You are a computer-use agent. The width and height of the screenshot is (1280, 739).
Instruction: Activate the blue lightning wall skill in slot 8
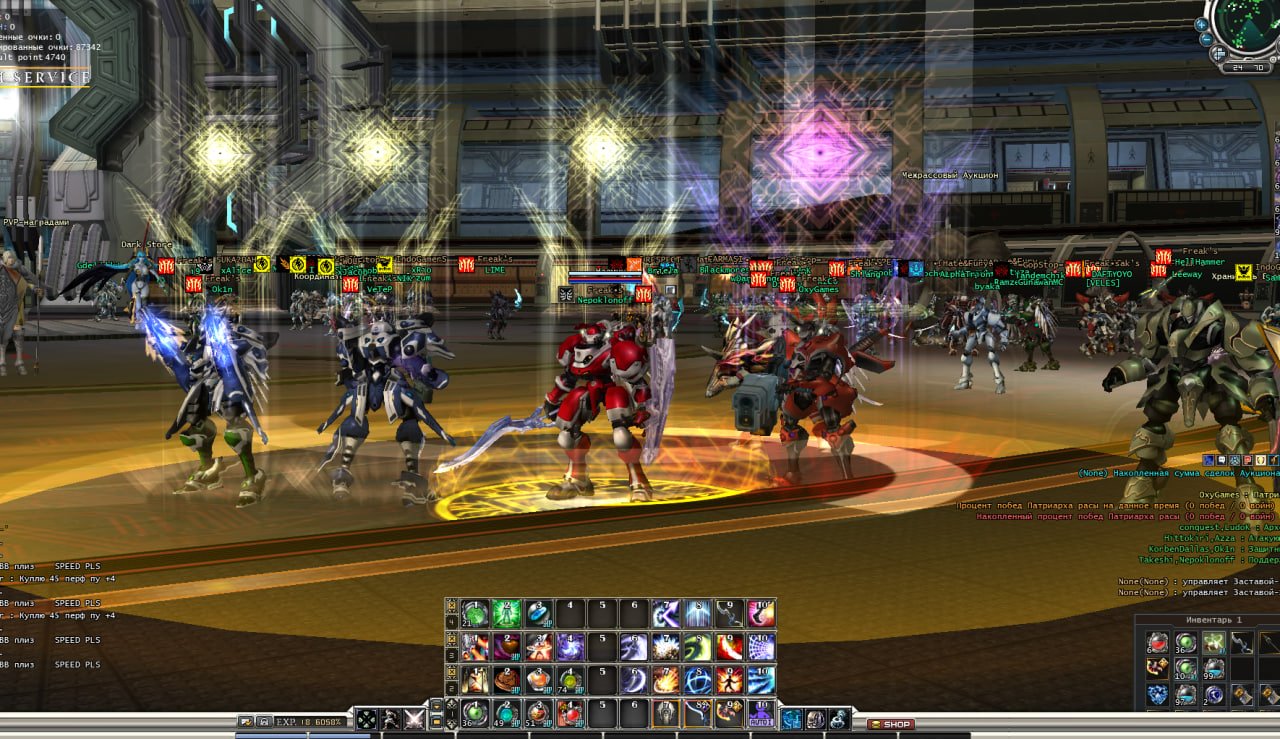697,613
